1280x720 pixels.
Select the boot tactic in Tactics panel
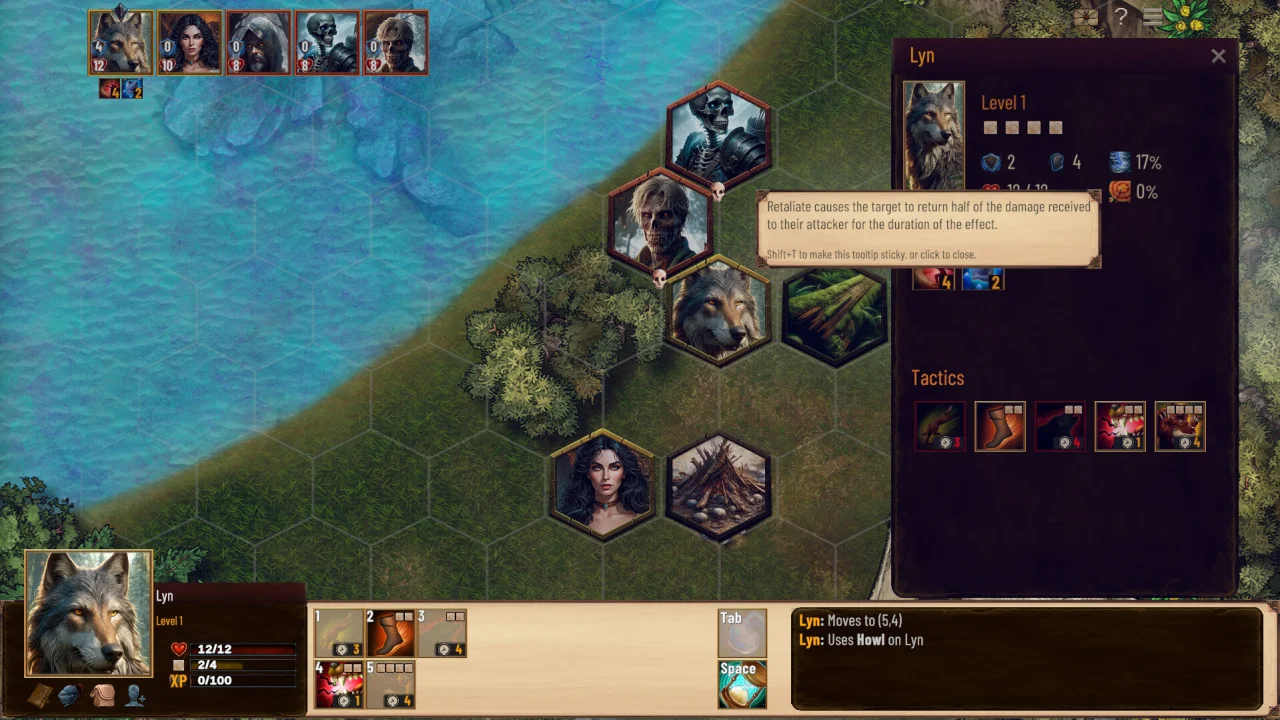tap(1000, 427)
